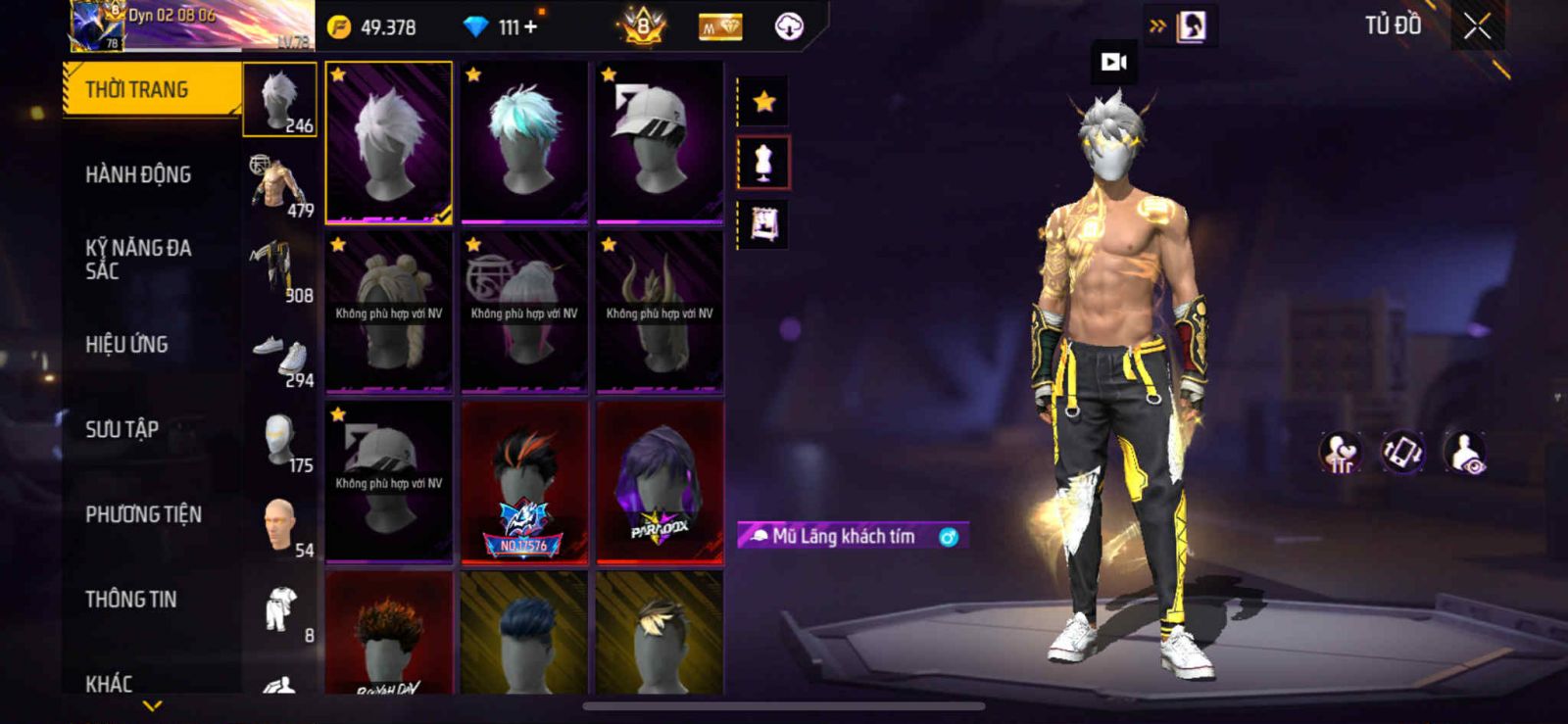Switch to the Hành Động menu entry

[138, 175]
